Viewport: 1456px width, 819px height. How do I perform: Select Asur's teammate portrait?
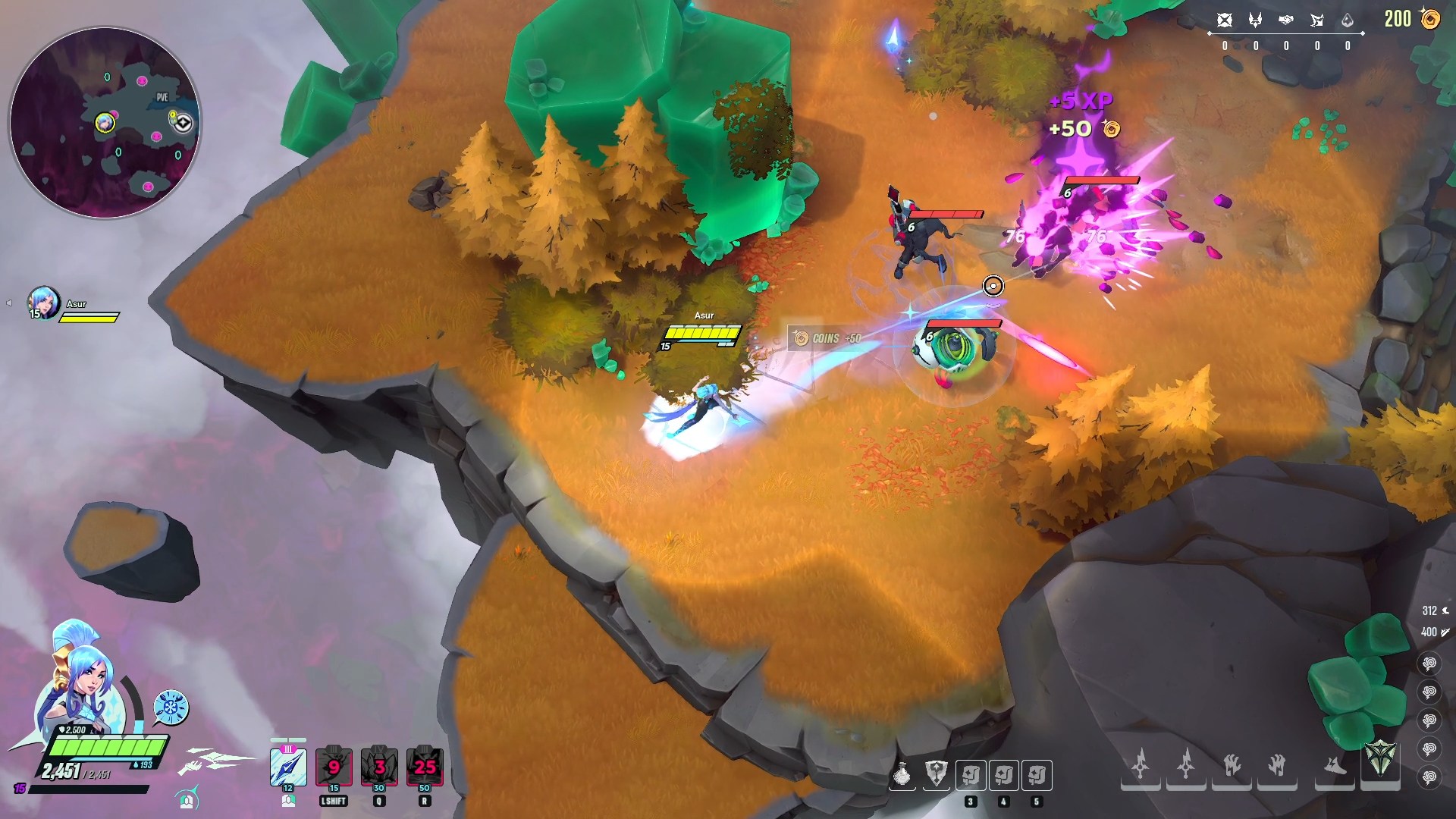43,303
